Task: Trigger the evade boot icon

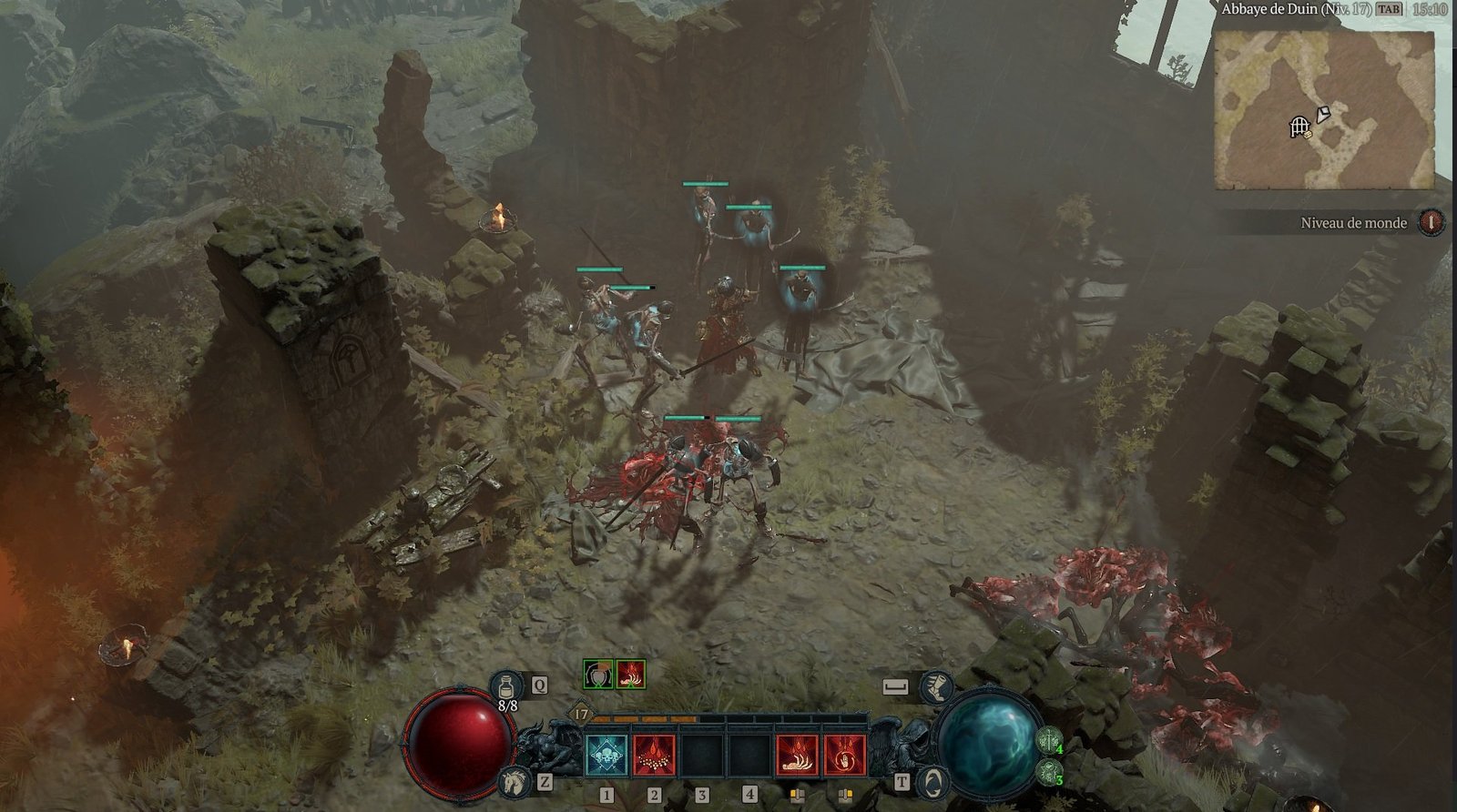Action: point(936,687)
